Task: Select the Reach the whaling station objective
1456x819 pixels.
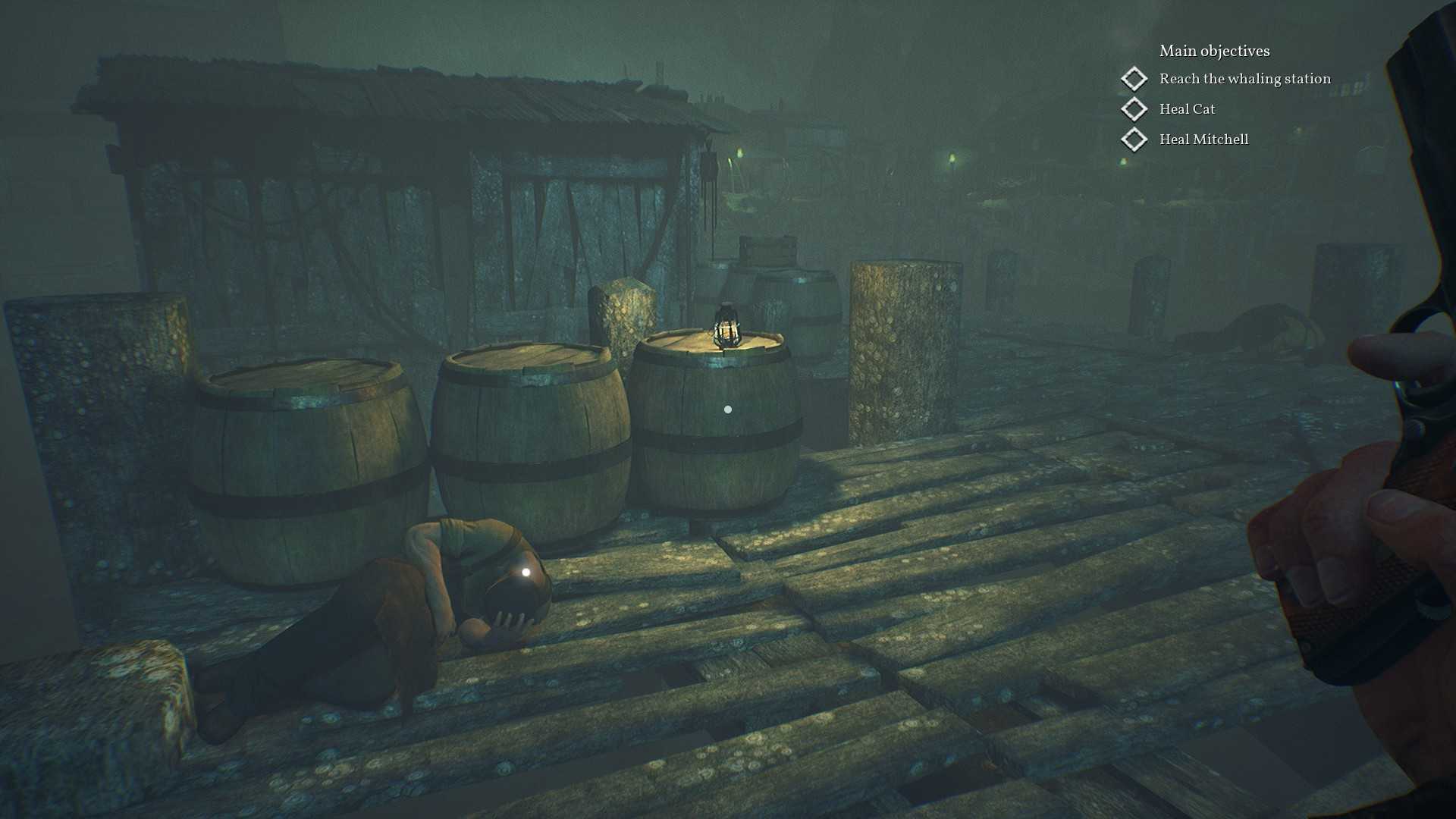Action: 1244,79
